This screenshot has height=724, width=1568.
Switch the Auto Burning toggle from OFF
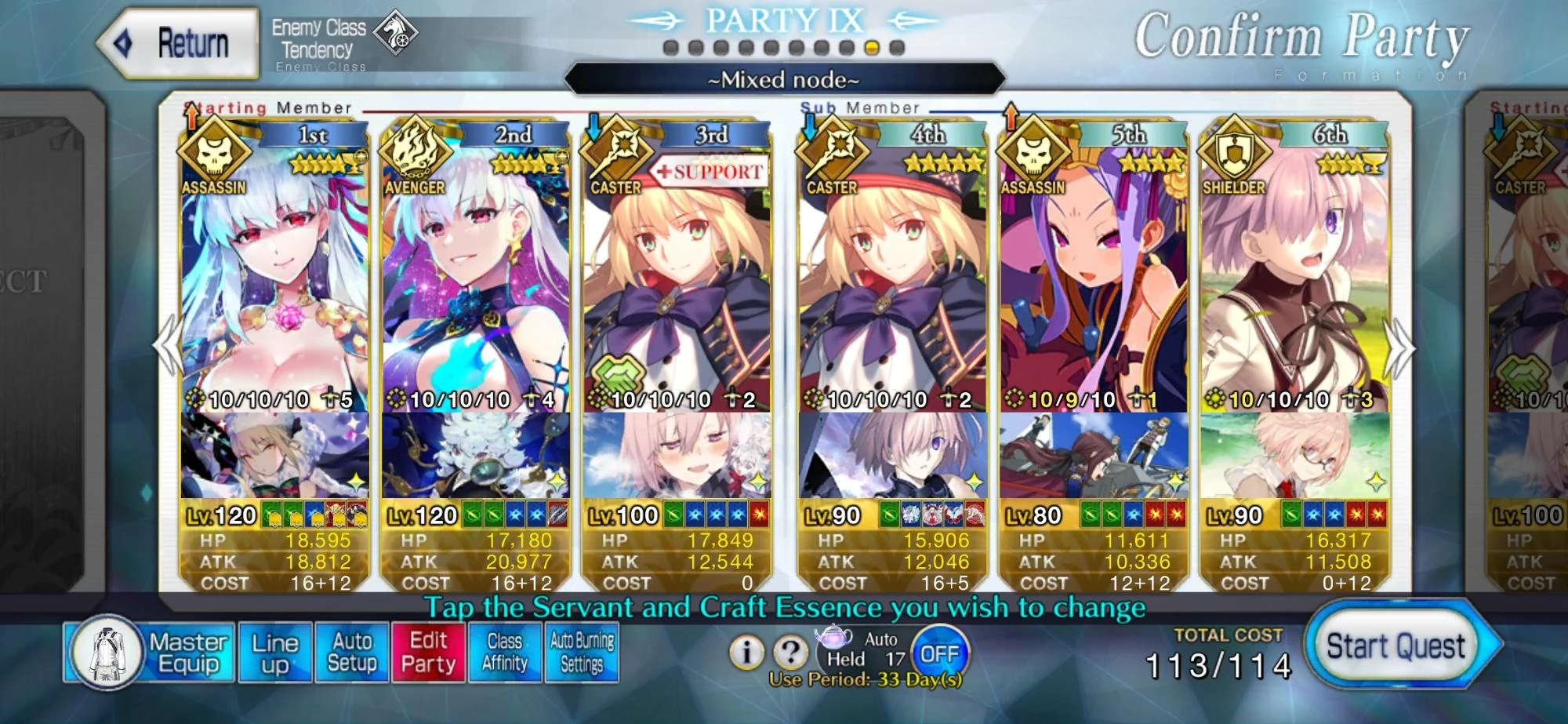[941, 650]
